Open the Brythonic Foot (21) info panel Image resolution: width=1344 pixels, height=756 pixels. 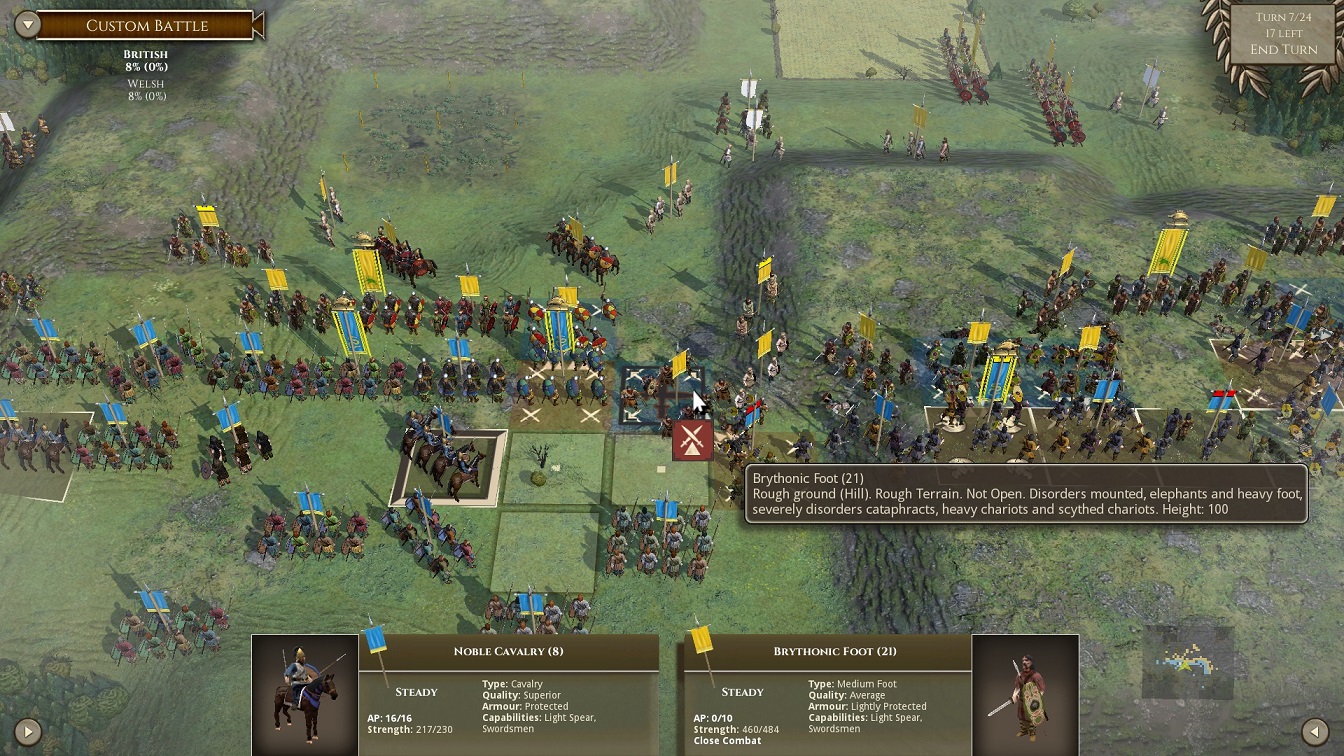click(x=834, y=651)
